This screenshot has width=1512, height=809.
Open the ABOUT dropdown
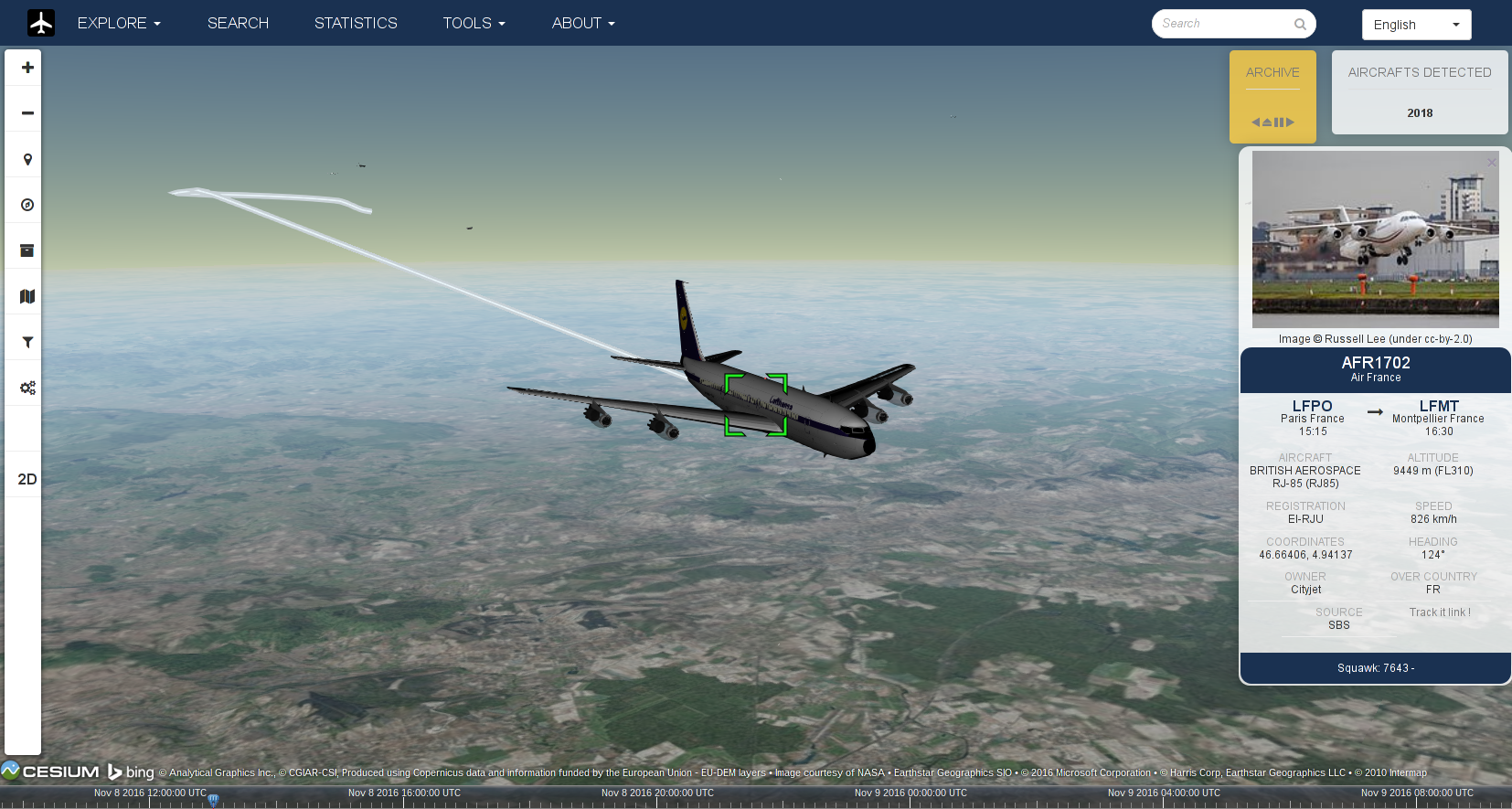coord(582,23)
